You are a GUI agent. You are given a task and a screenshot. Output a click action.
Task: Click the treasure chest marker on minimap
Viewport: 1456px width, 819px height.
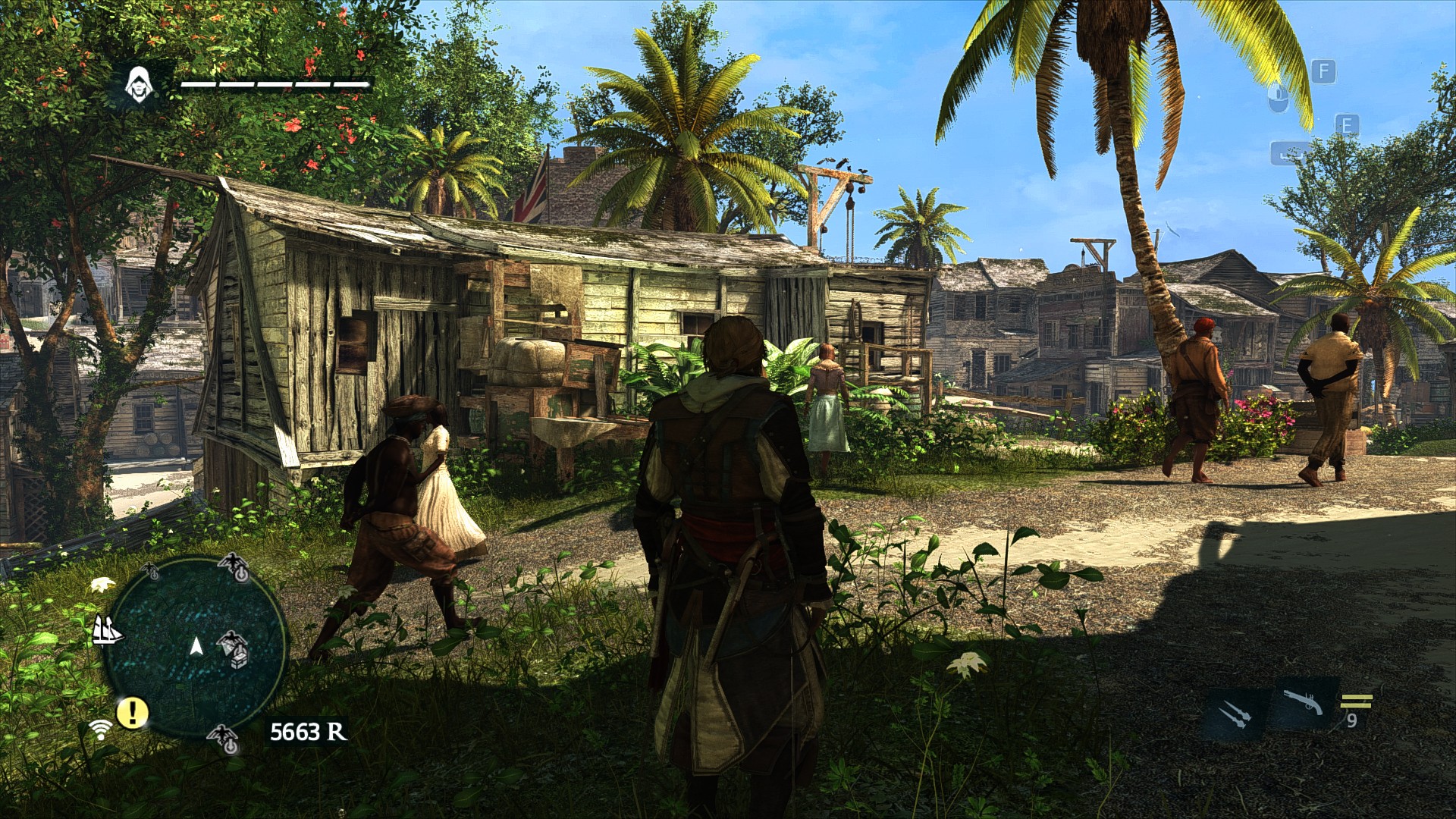(x=240, y=659)
